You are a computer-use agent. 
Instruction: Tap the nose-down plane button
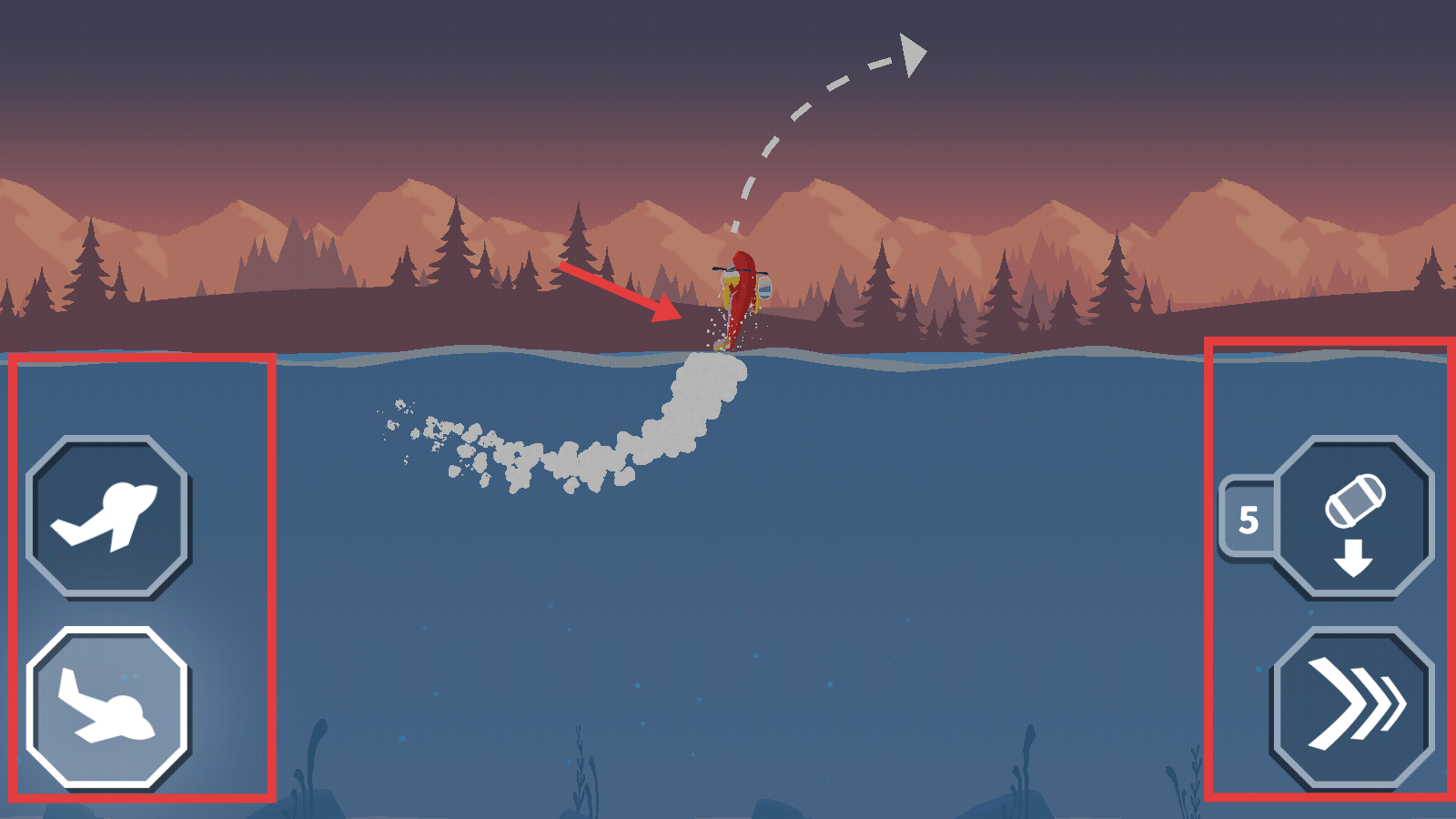pos(107,708)
